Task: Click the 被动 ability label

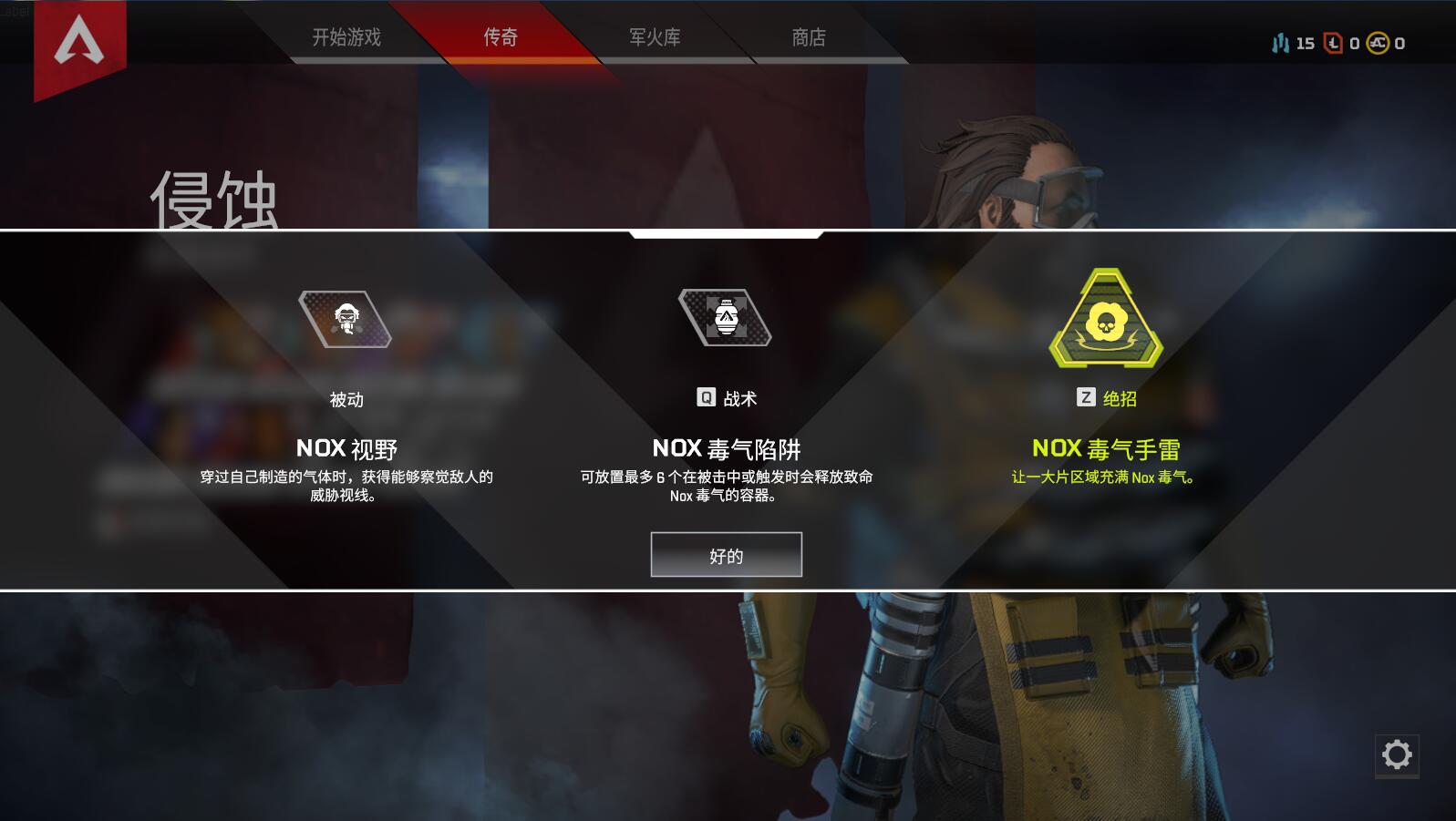Action: click(345, 397)
